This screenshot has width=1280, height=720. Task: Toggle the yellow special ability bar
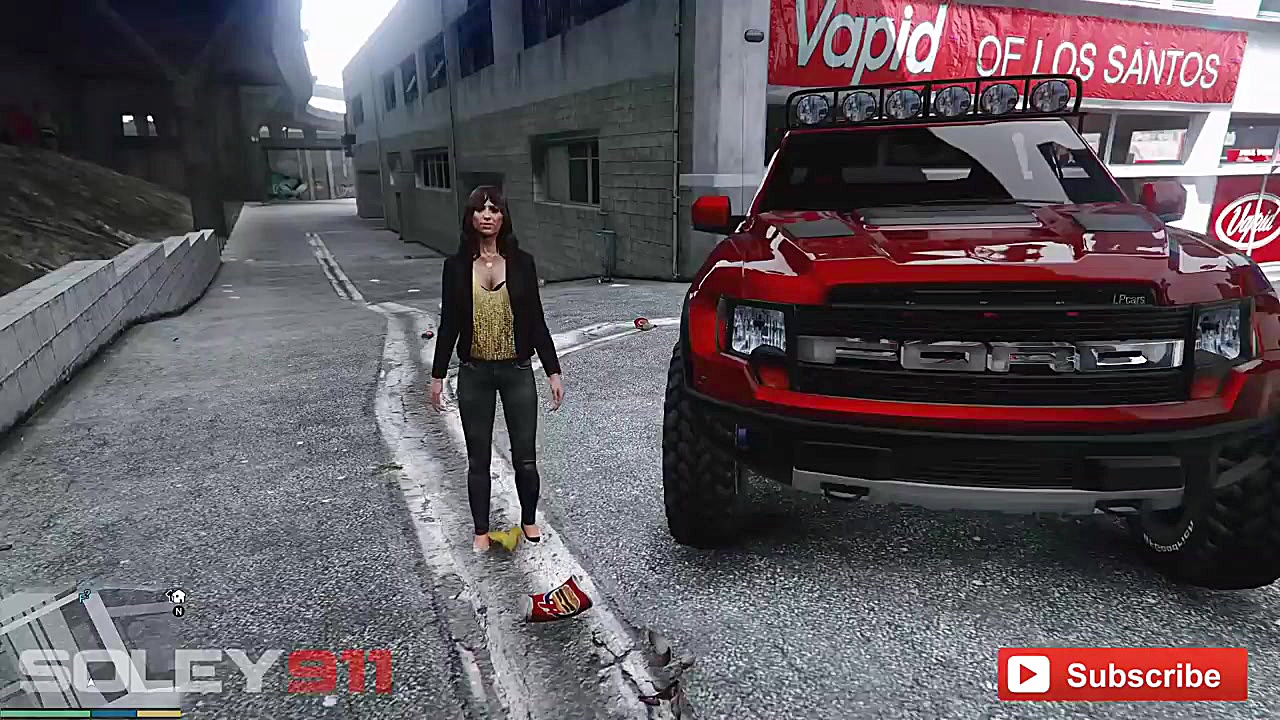[158, 713]
